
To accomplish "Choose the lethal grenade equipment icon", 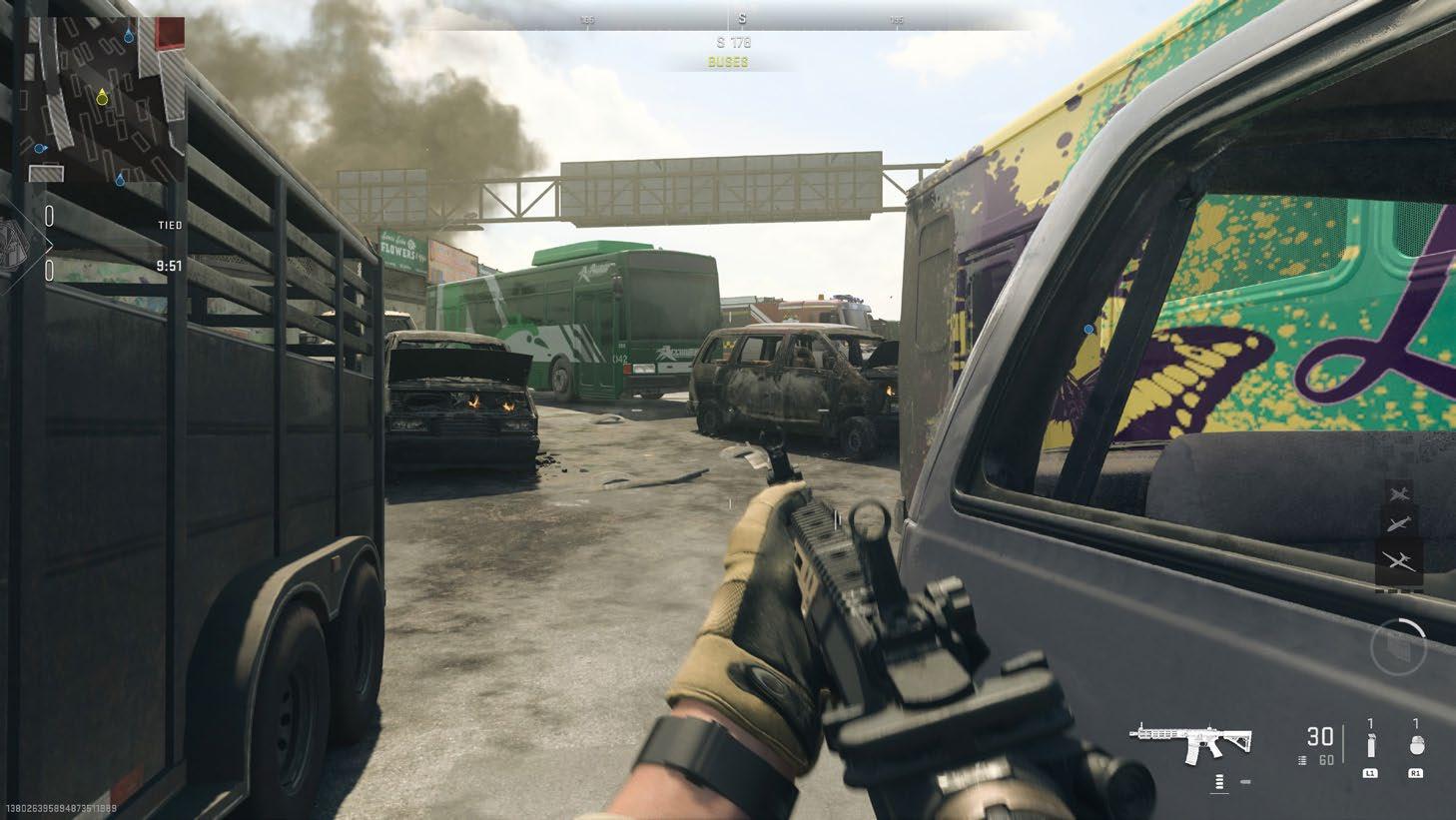I will 1415,746.
